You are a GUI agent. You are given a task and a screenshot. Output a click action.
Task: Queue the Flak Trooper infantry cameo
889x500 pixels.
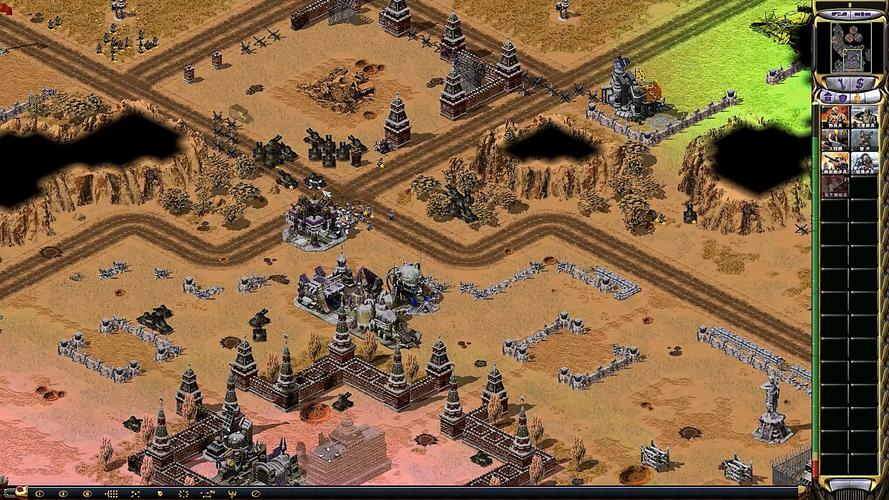click(835, 163)
